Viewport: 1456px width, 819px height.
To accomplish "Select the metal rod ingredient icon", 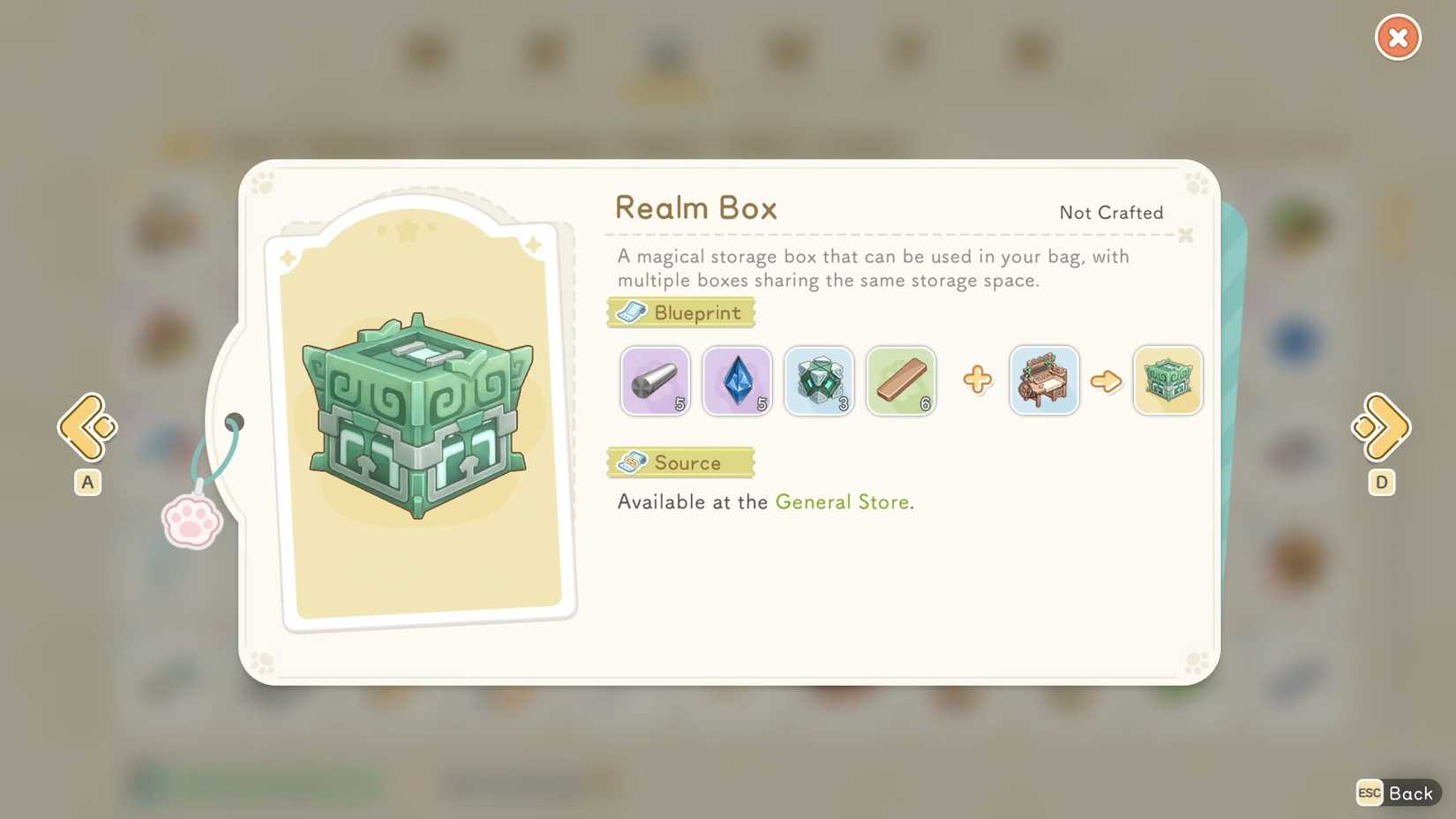I will point(655,380).
